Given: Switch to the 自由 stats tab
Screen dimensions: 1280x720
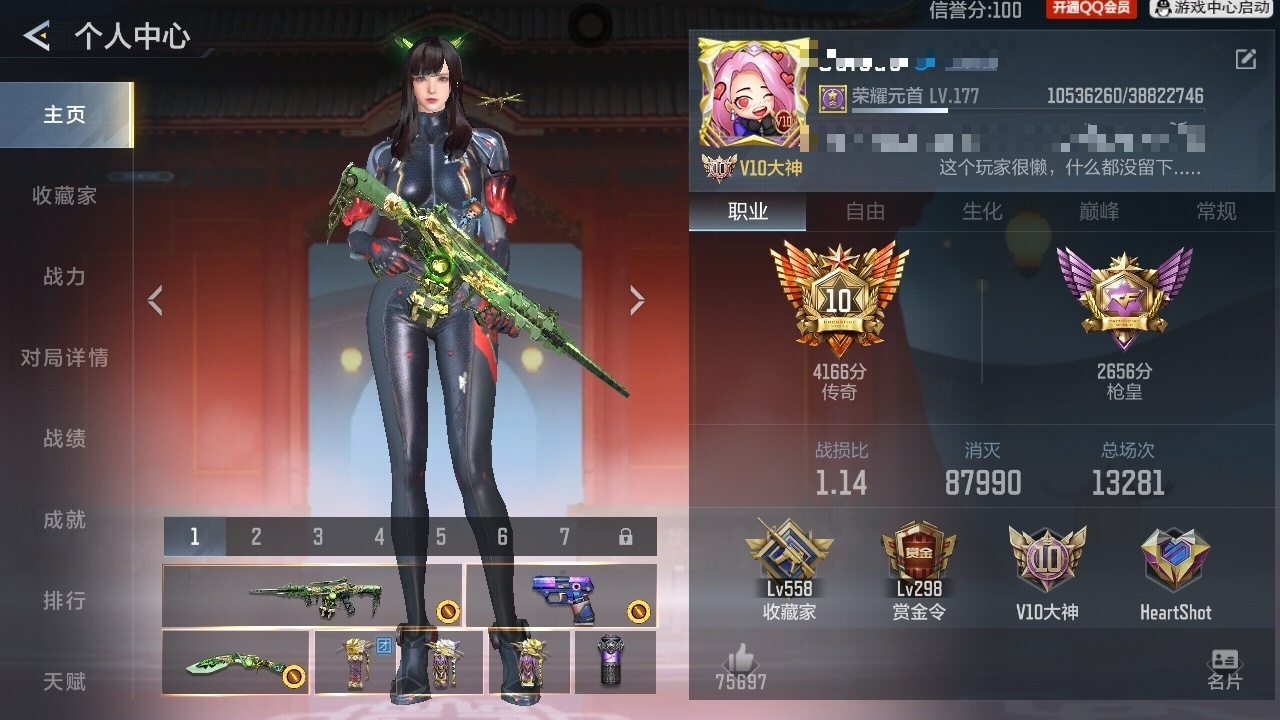Looking at the screenshot, I should pyautogui.click(x=865, y=212).
